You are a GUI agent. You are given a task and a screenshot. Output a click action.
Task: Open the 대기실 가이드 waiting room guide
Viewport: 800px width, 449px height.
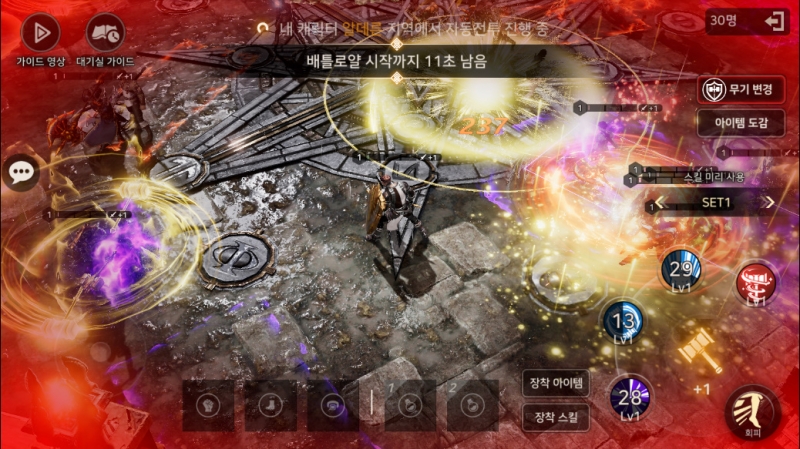pyautogui.click(x=105, y=33)
